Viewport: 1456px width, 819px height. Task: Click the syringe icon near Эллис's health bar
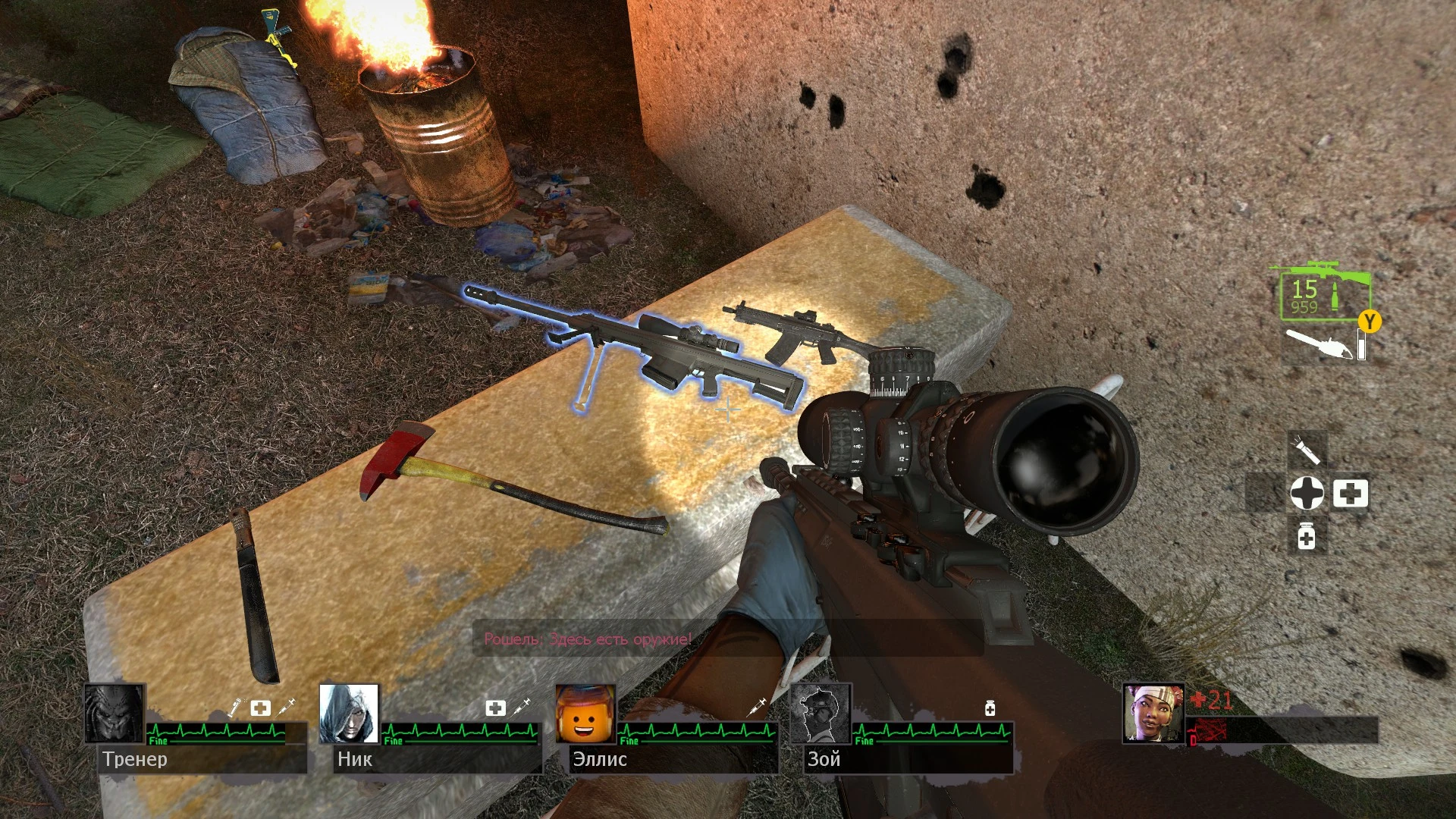point(755,707)
